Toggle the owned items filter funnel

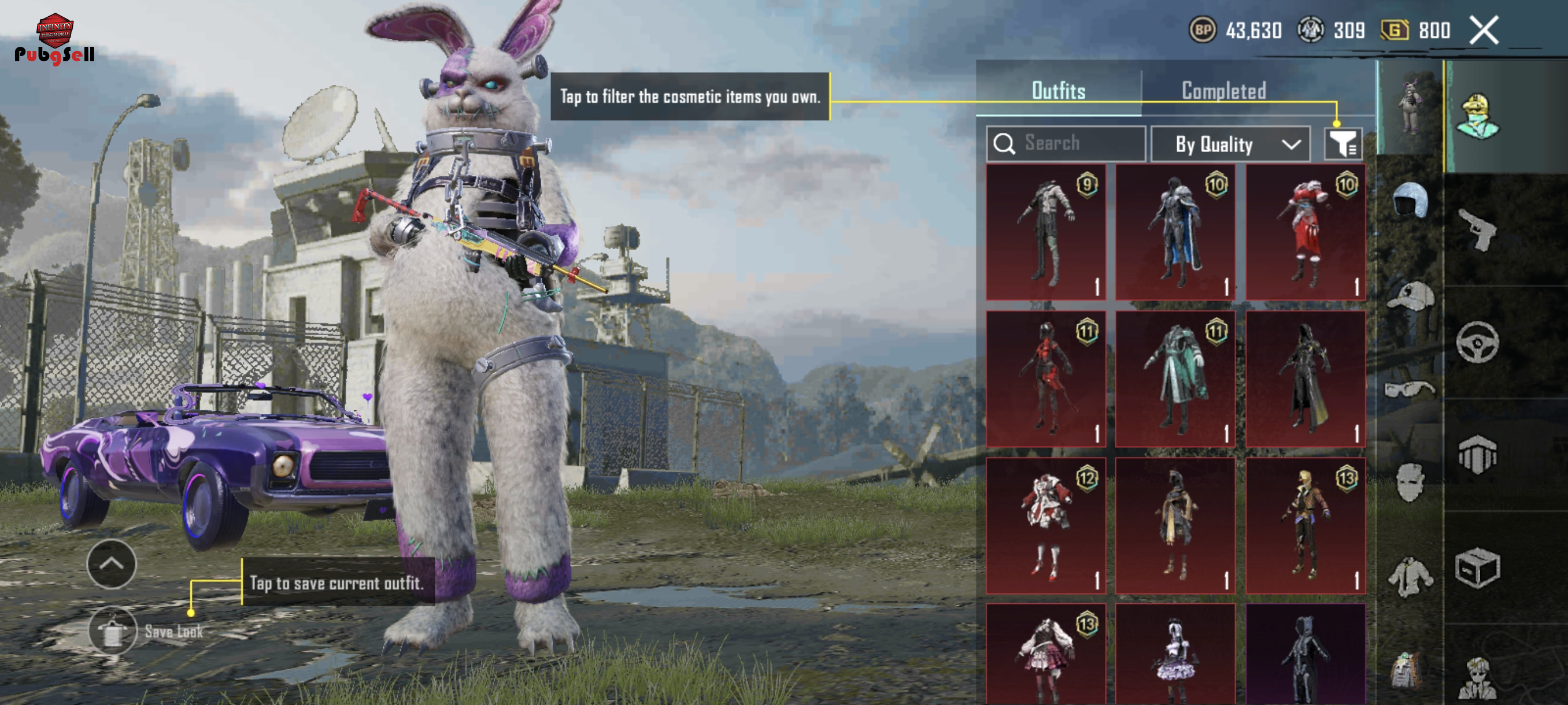pyautogui.click(x=1342, y=144)
